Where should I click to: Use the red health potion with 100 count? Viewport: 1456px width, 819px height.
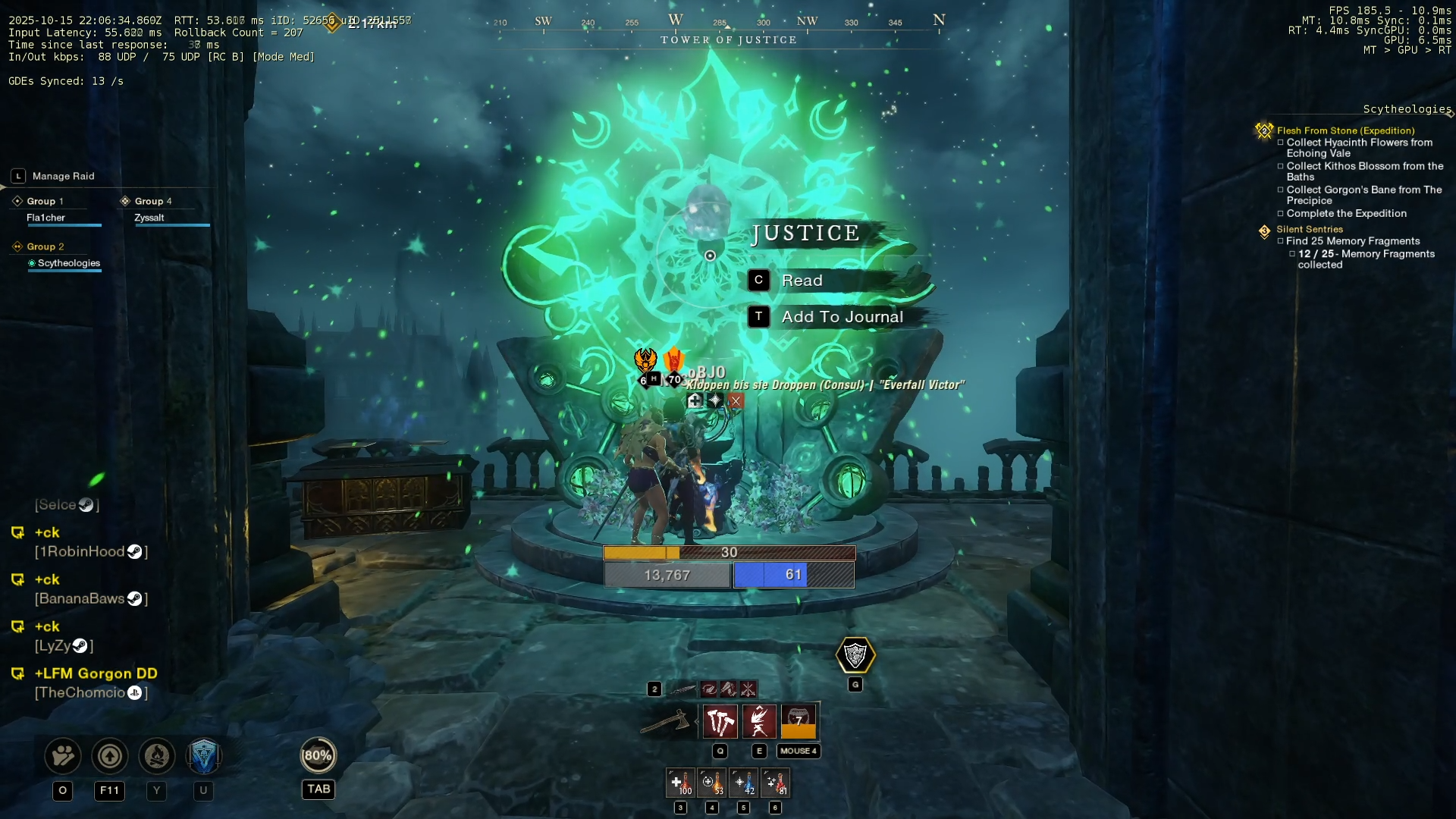pos(680,783)
